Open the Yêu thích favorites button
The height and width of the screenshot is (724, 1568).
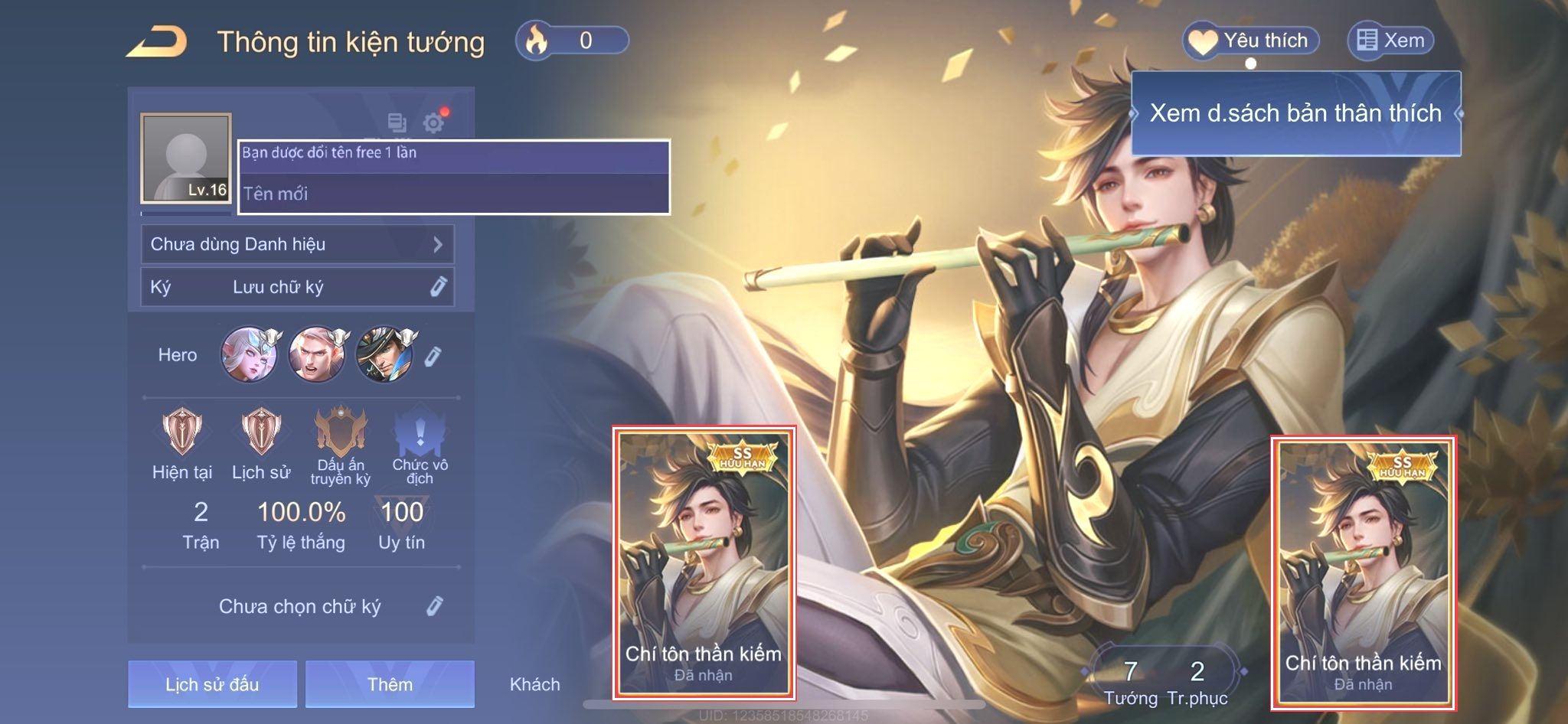coord(1251,41)
